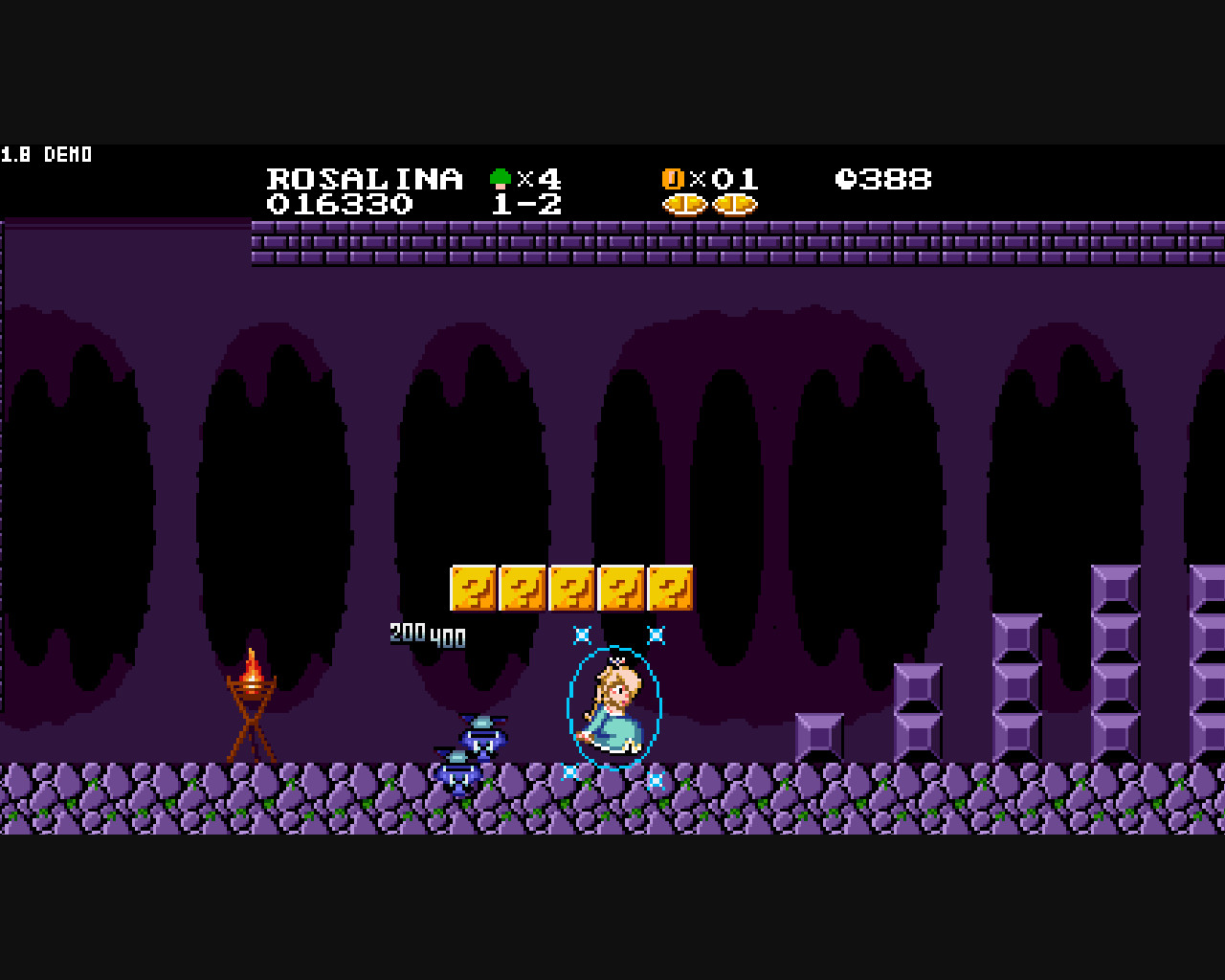Click the left gold badge under the coin counter

682,204
